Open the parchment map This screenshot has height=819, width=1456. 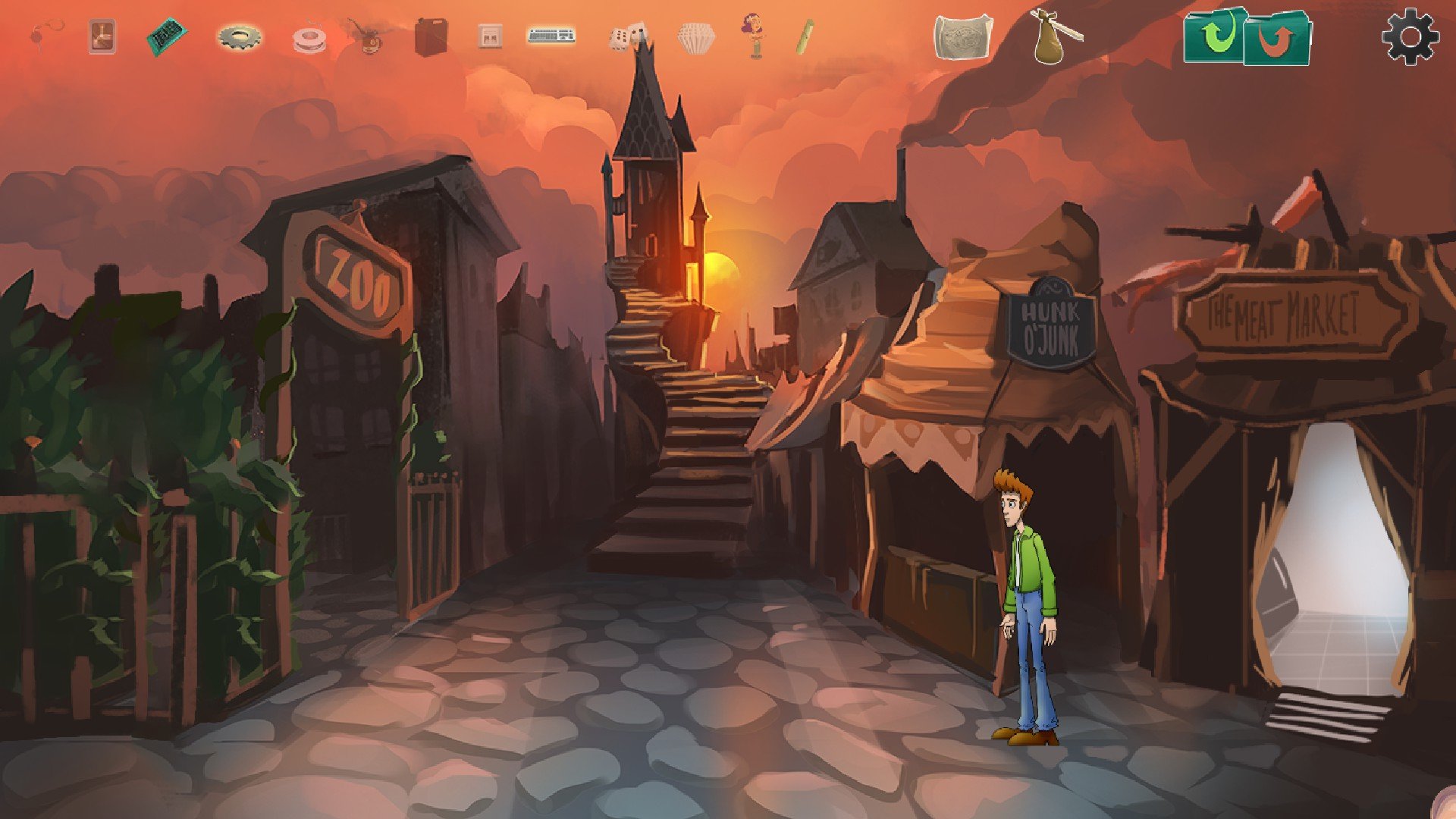(x=961, y=37)
